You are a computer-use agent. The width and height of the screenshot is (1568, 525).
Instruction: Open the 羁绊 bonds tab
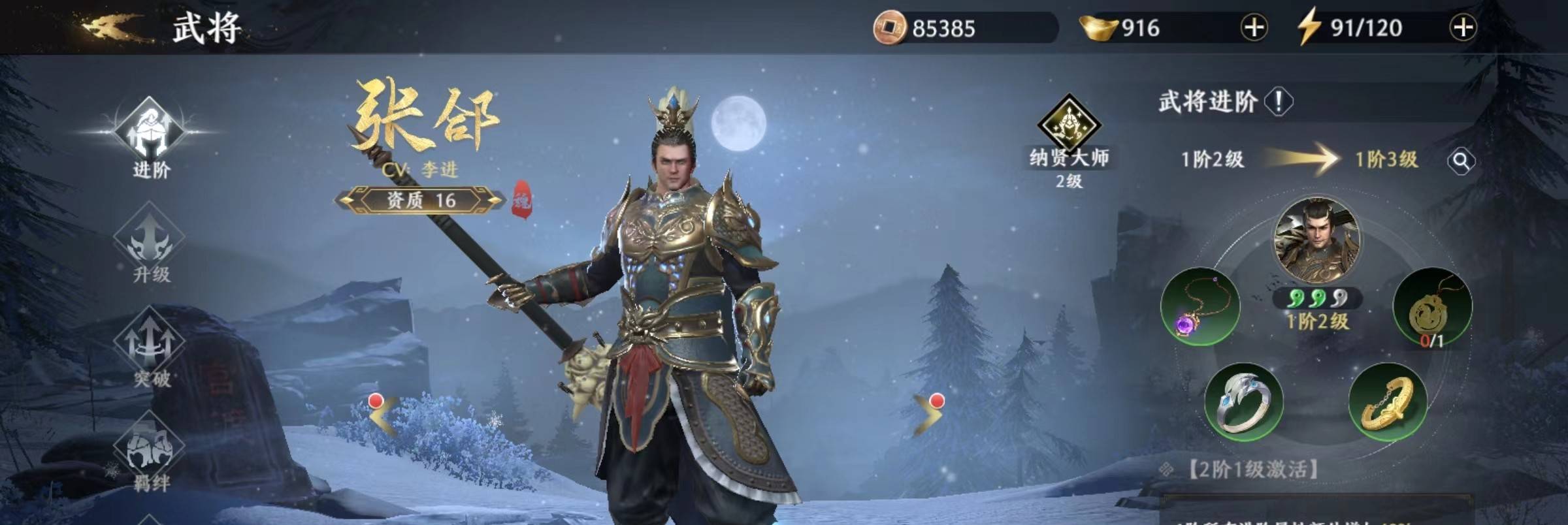click(x=150, y=452)
